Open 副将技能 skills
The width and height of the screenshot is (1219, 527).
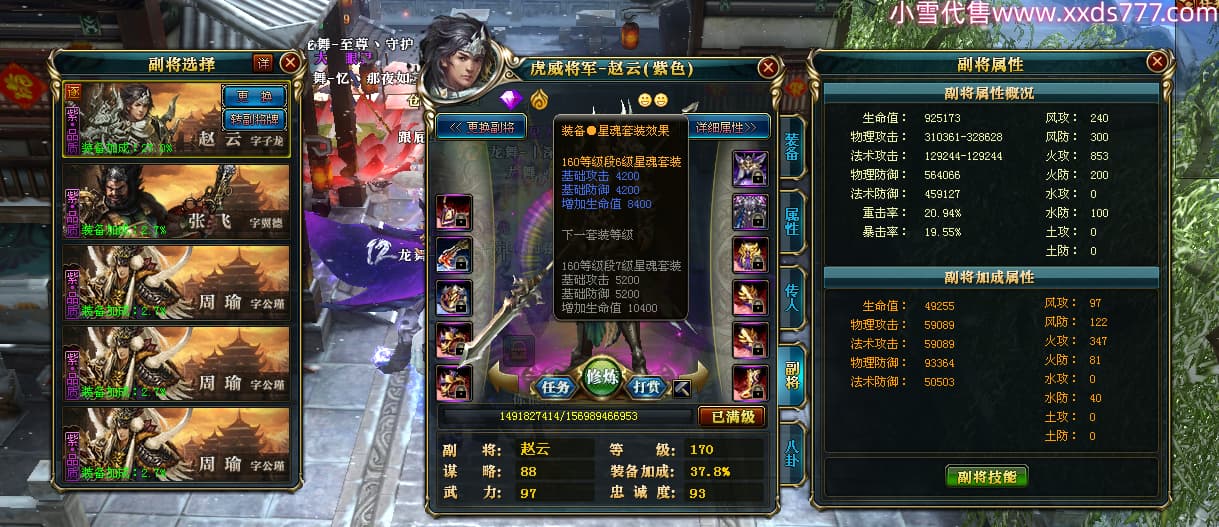pyautogui.click(x=986, y=475)
